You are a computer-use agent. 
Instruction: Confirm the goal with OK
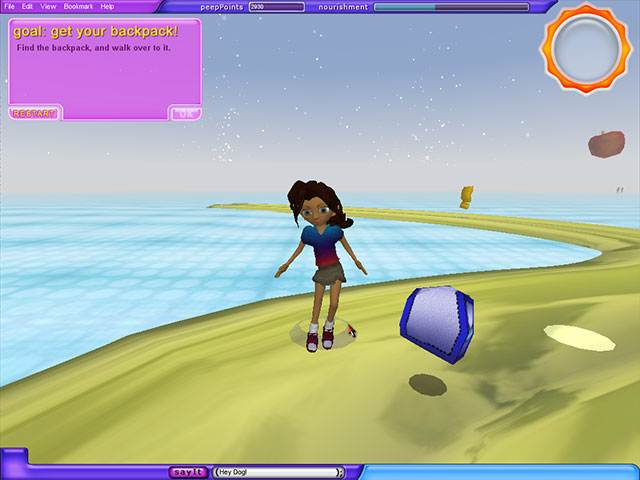[185, 113]
